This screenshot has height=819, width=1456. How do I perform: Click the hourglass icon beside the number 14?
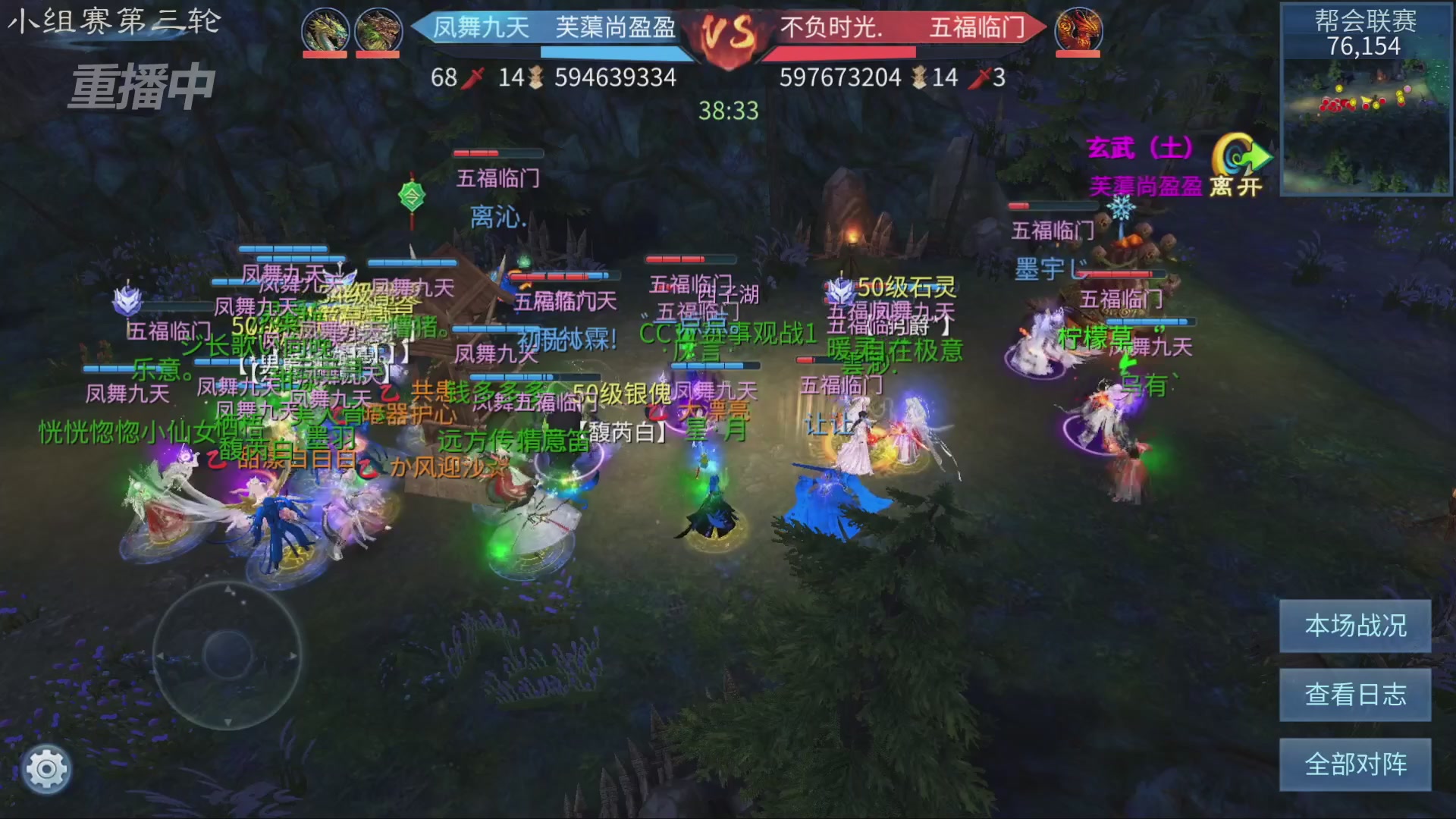click(x=536, y=77)
